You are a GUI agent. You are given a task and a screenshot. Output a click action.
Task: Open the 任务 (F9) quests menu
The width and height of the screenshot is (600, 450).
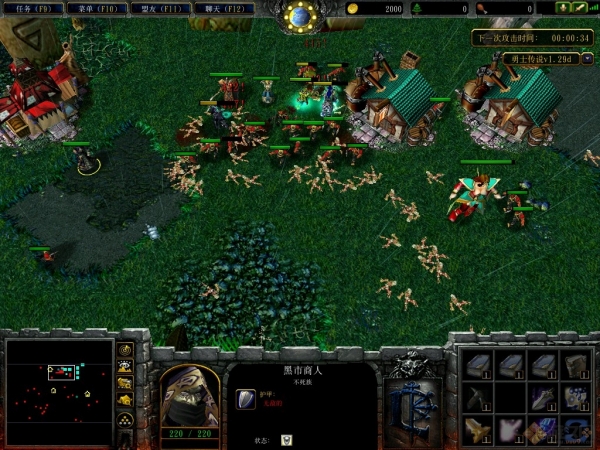tap(30, 8)
